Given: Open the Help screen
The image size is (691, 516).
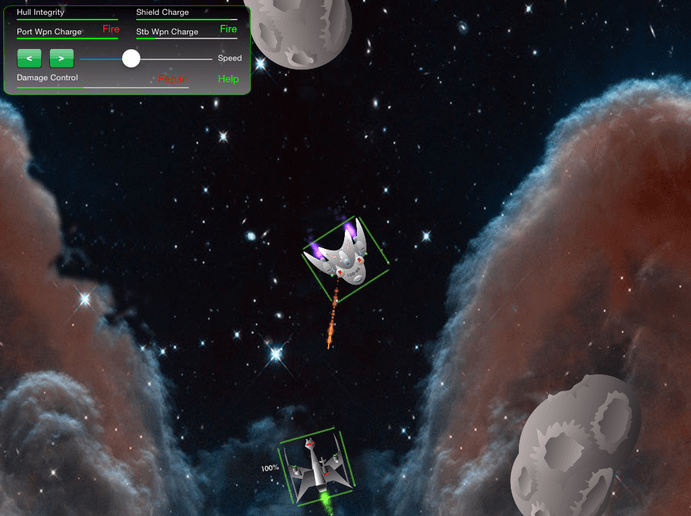Looking at the screenshot, I should coord(228,79).
